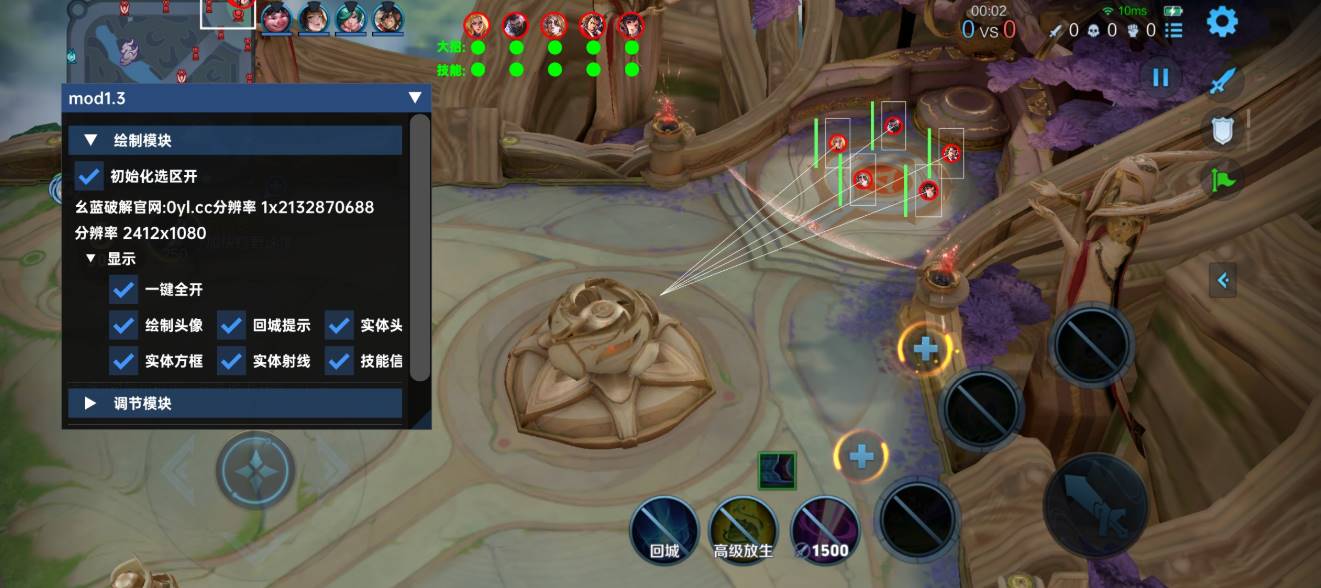1321x588 pixels.
Task: Open the gear settings menu
Action: [x=1222, y=21]
